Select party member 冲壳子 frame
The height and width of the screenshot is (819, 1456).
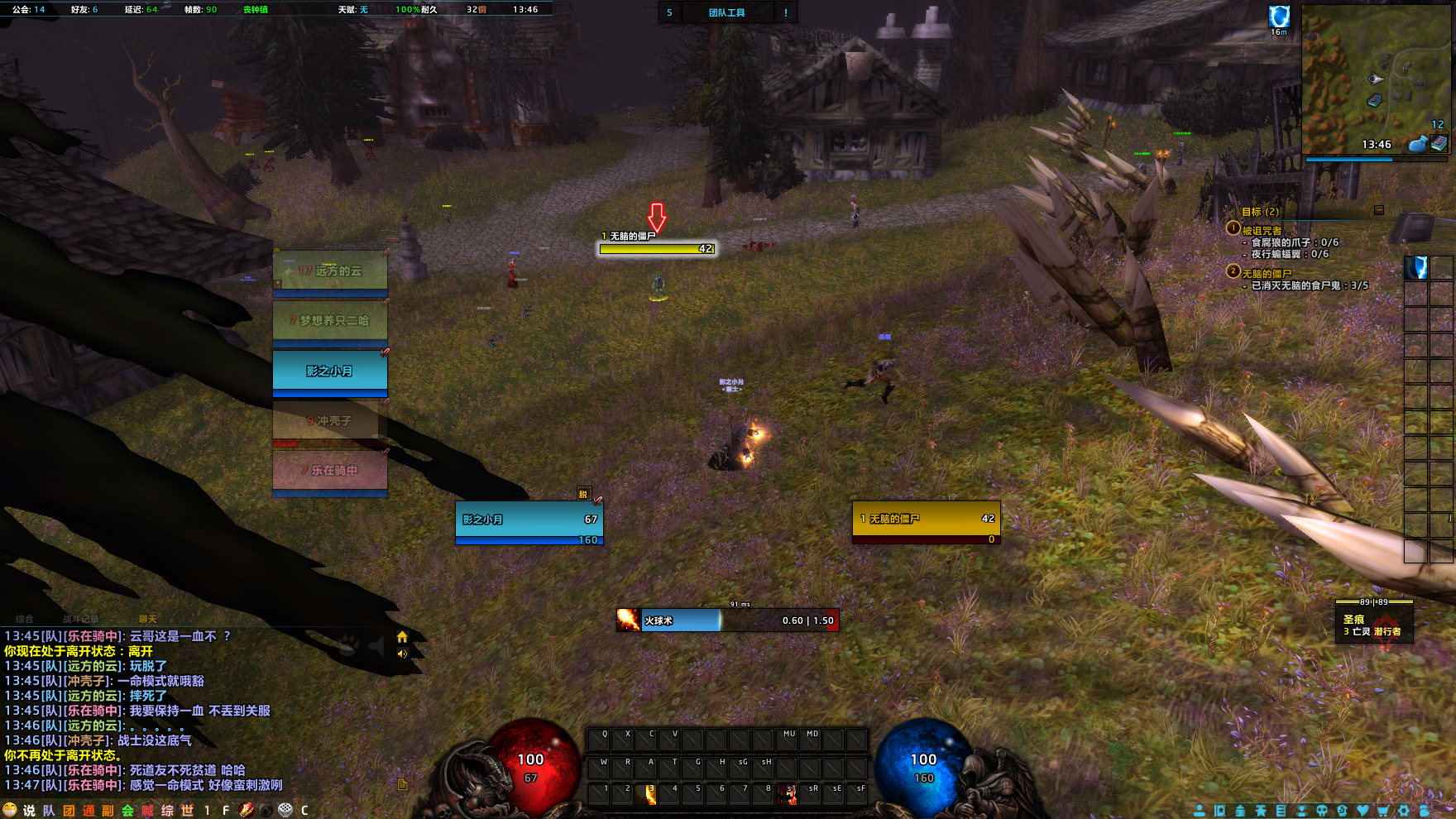tap(330, 421)
